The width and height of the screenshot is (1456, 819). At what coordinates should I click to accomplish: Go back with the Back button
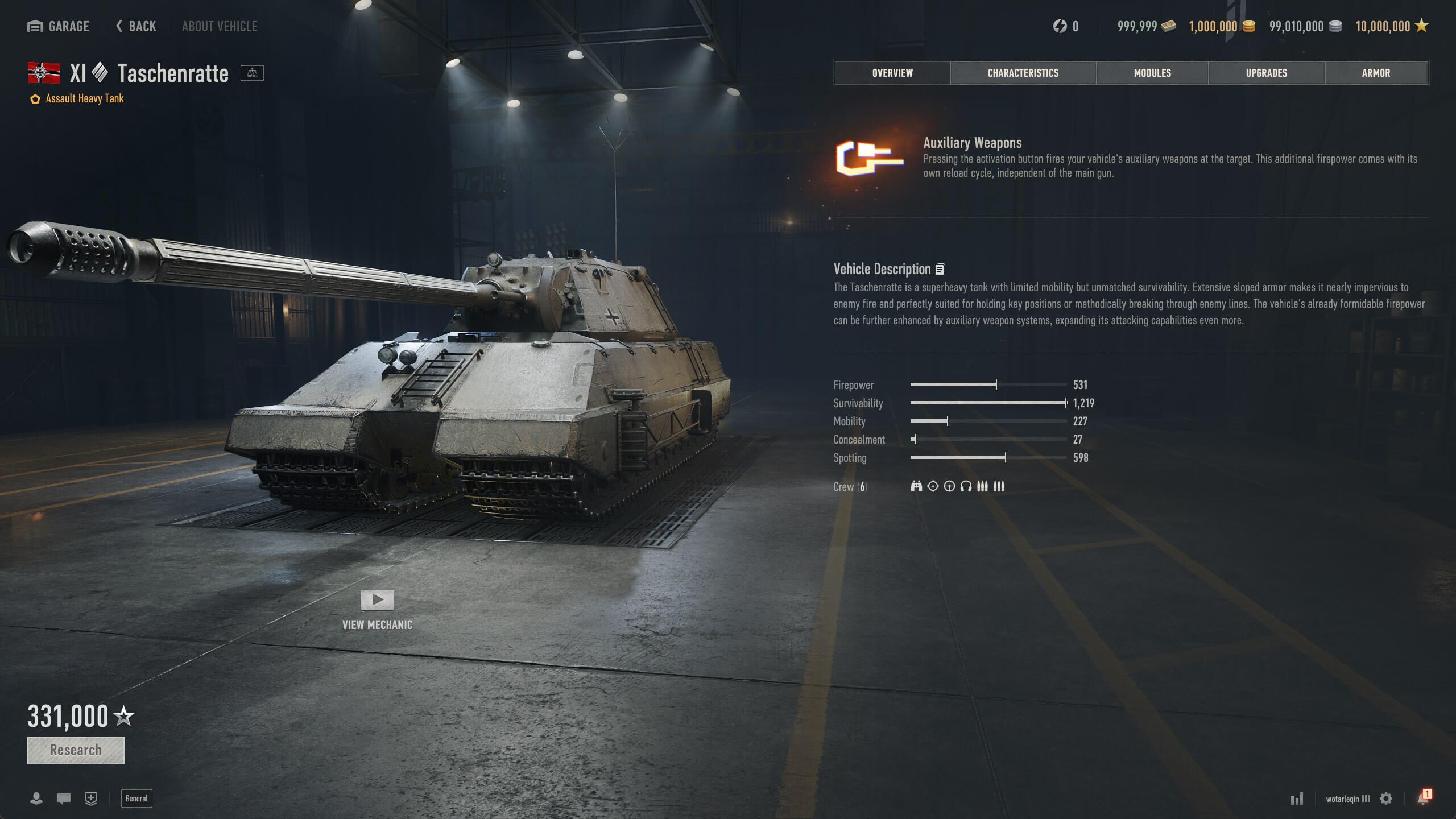[x=136, y=26]
